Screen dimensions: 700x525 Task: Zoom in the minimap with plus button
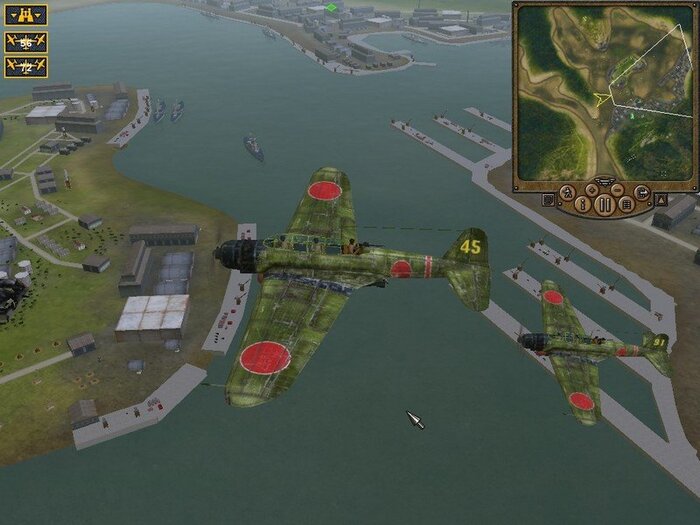pos(593,188)
